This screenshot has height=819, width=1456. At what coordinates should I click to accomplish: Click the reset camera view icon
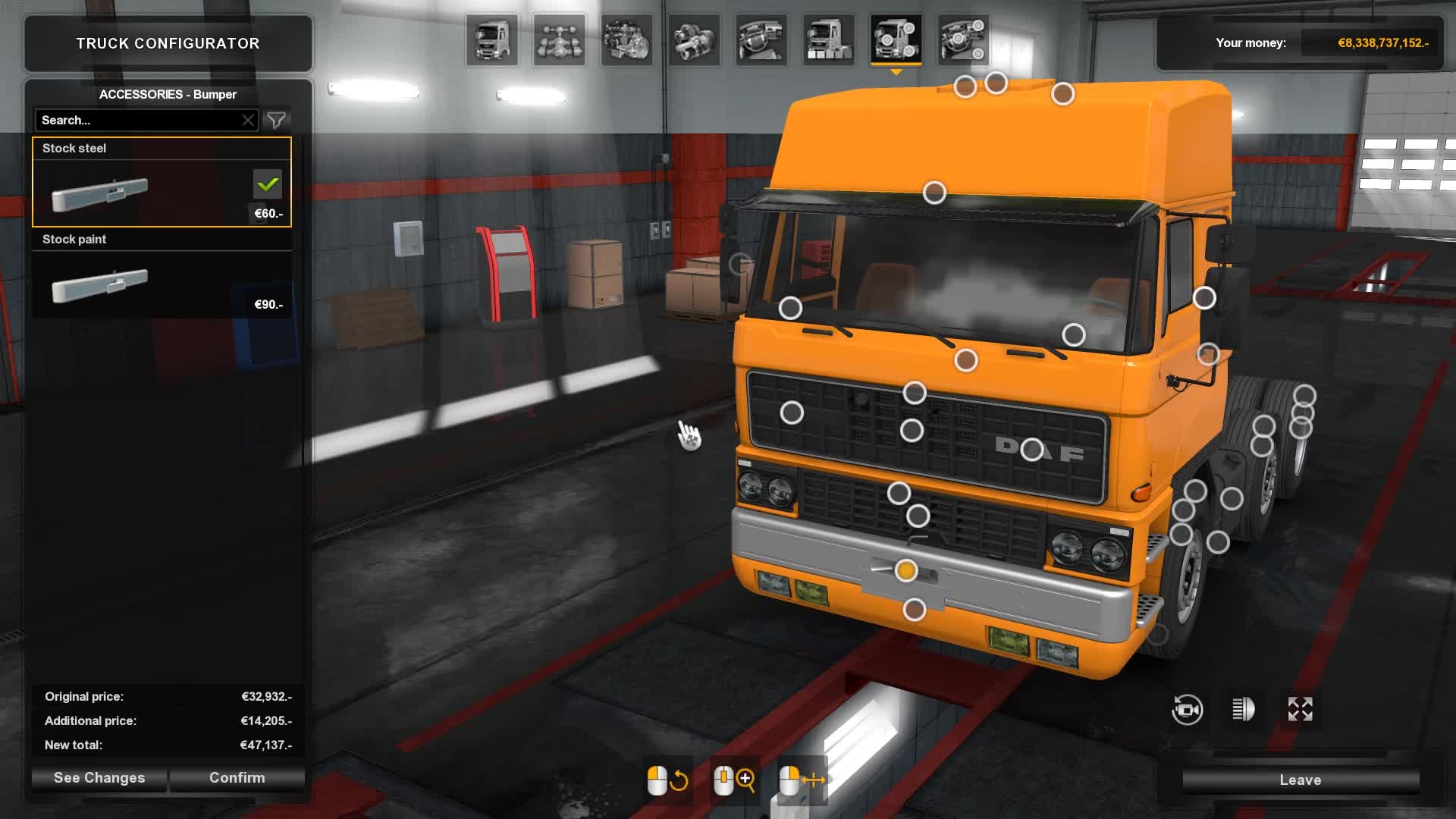point(1188,708)
